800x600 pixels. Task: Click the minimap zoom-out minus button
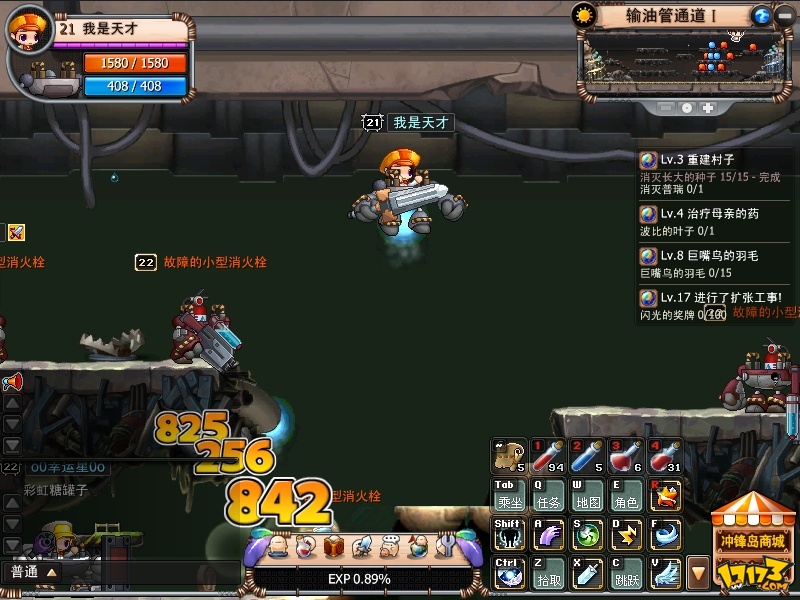click(666, 107)
